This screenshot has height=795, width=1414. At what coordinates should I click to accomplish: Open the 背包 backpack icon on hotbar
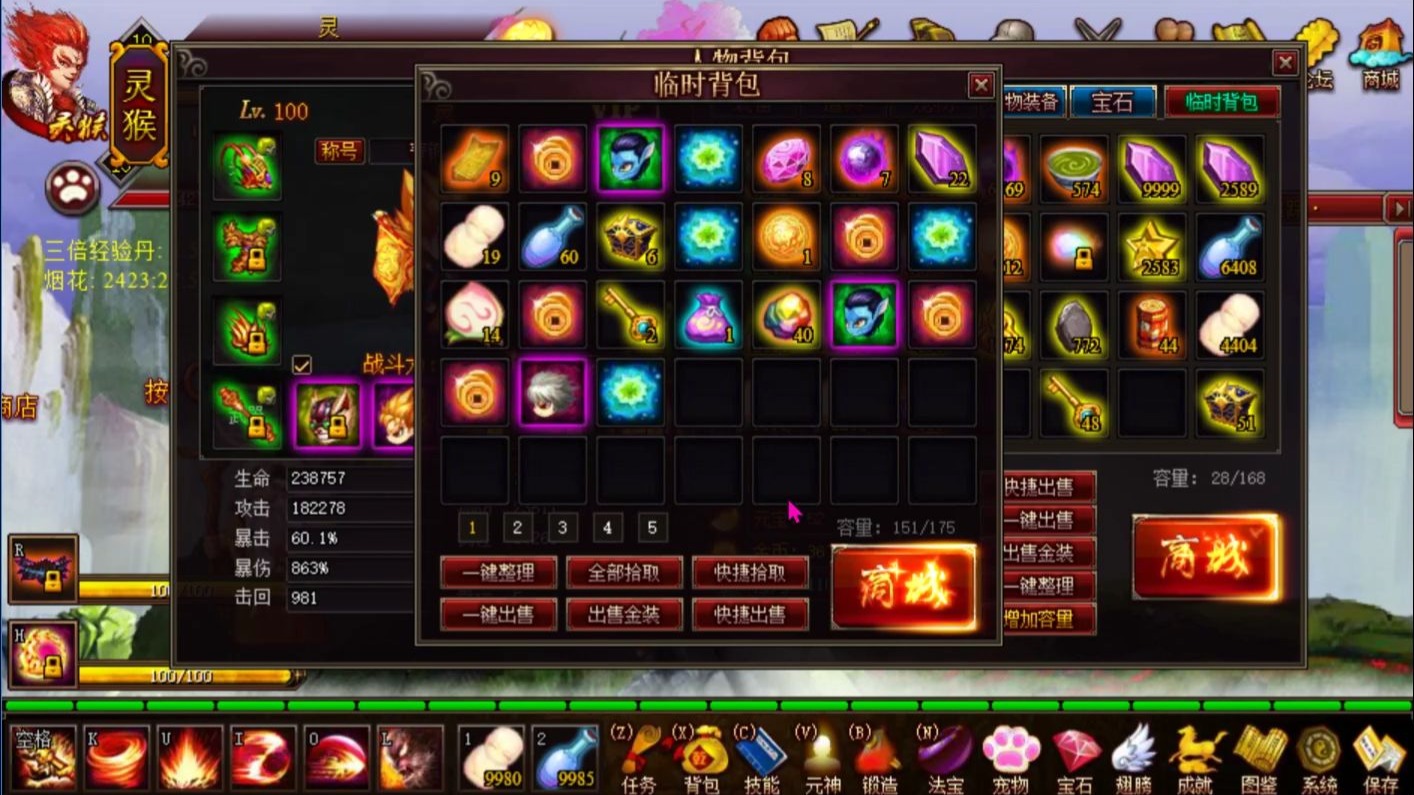tap(701, 750)
